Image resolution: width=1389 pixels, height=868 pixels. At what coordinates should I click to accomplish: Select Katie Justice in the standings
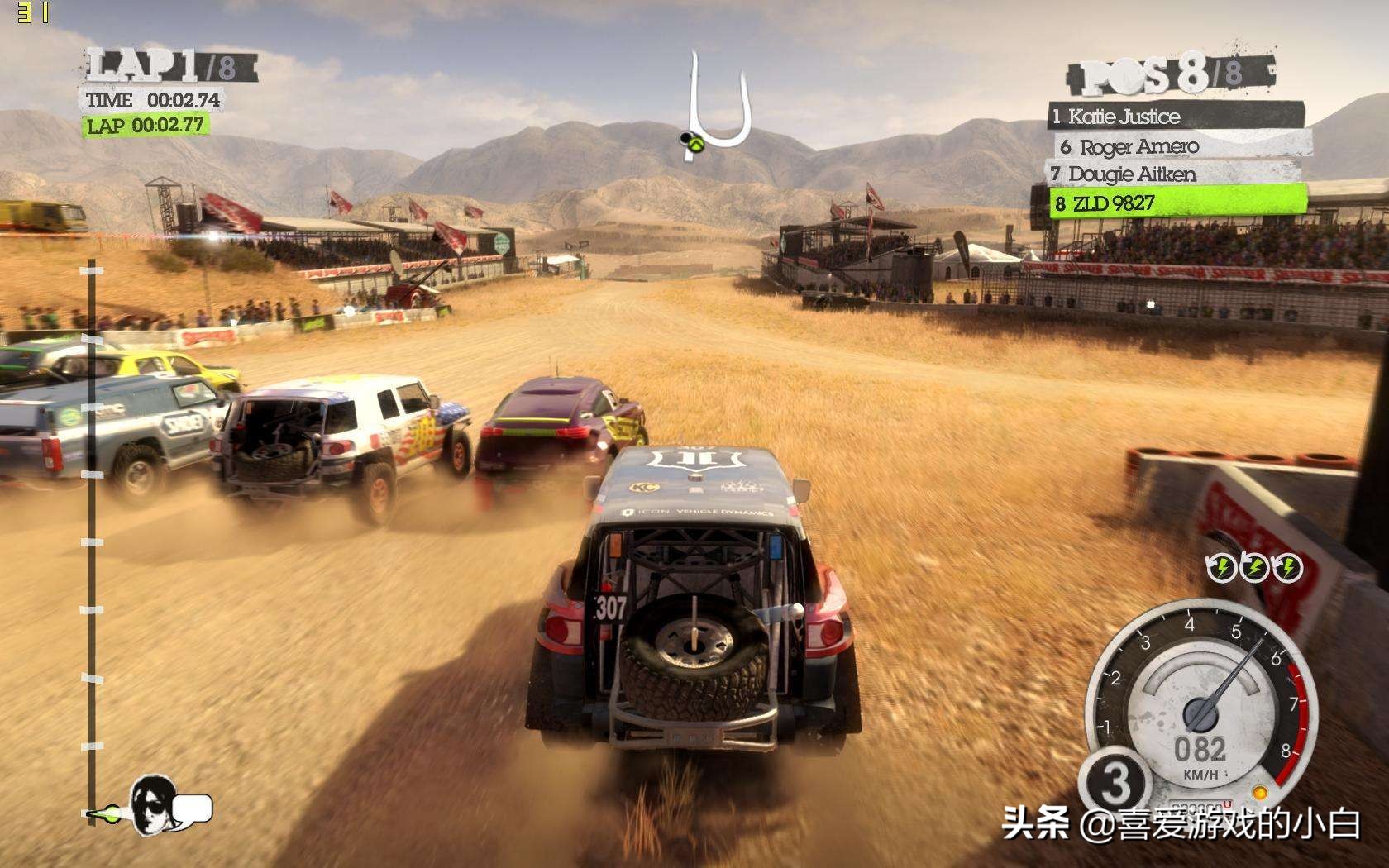click(1175, 116)
